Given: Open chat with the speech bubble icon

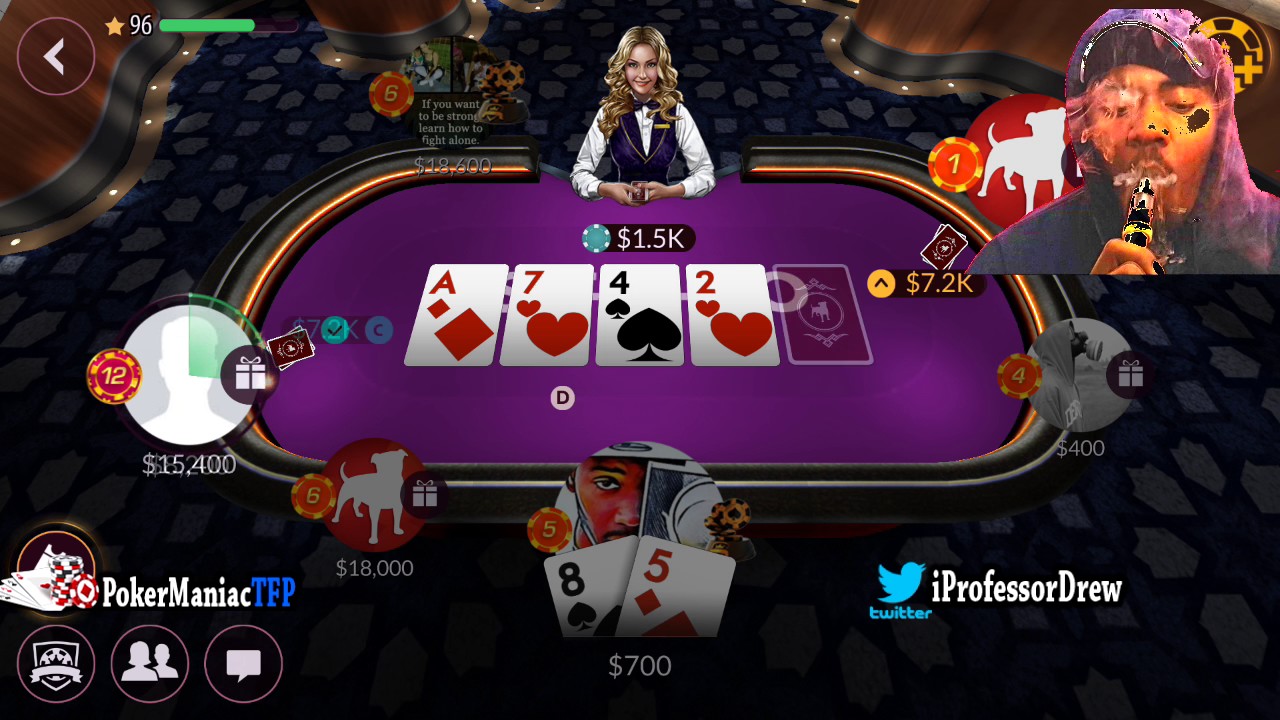Looking at the screenshot, I should coord(243,664).
